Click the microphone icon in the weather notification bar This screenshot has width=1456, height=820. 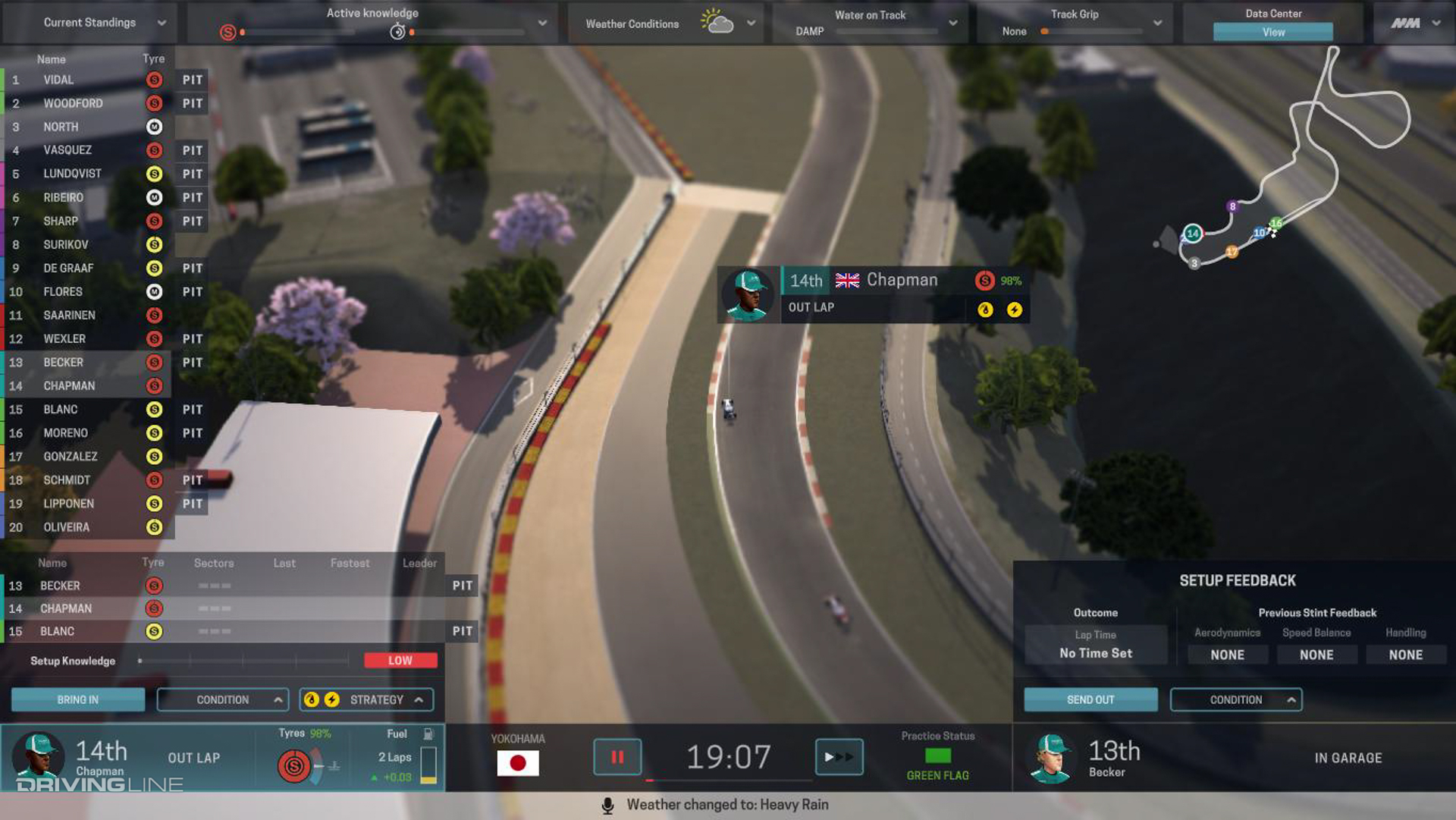607,805
